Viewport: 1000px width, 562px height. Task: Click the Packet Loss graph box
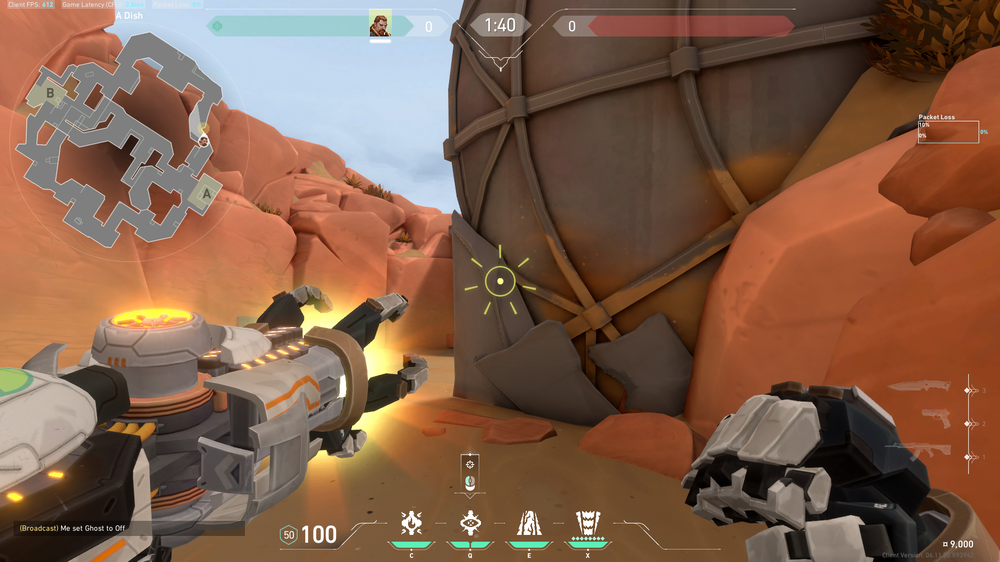point(948,131)
